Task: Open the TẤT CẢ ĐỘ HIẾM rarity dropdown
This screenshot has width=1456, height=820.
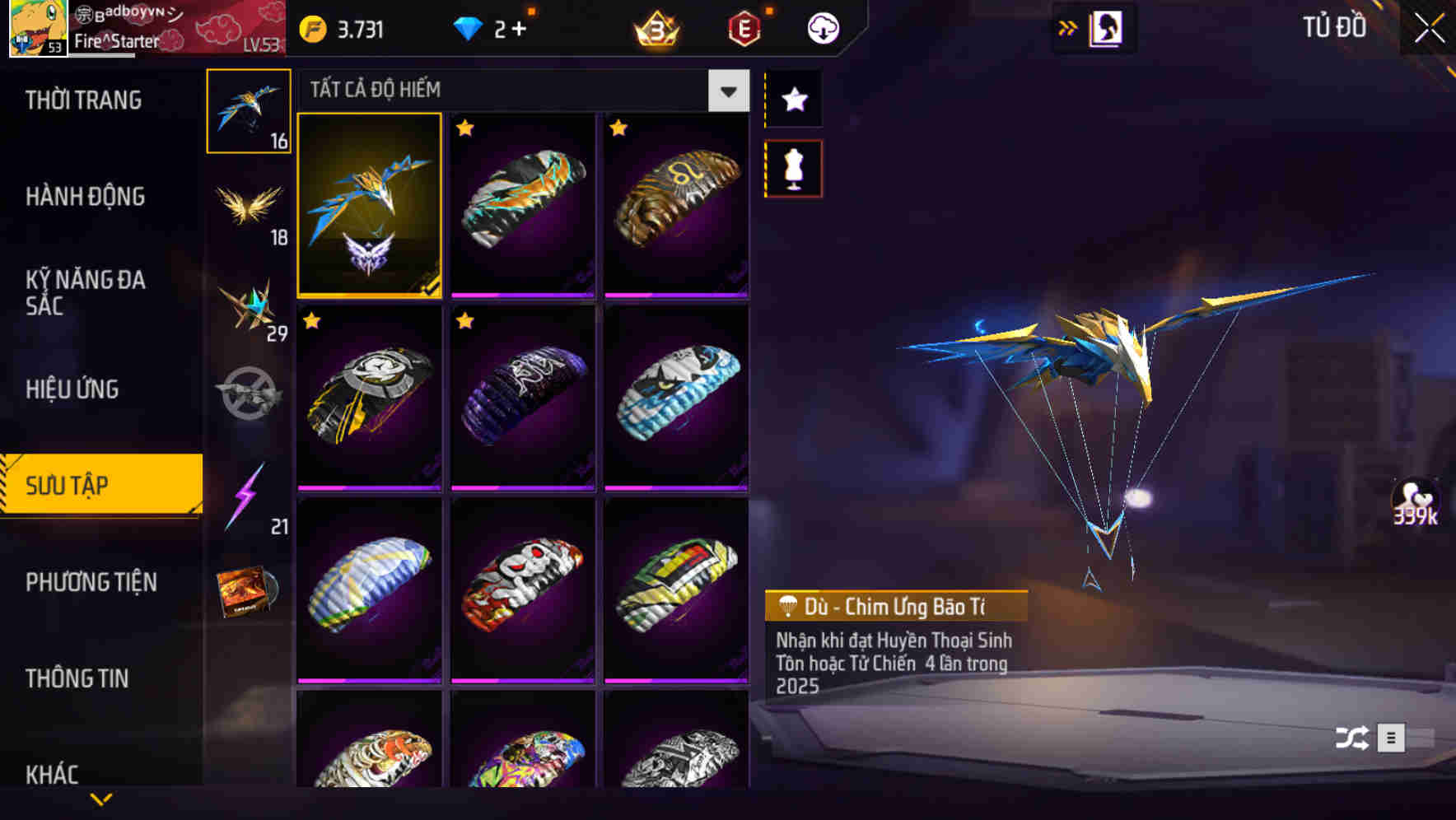Action: point(726,91)
